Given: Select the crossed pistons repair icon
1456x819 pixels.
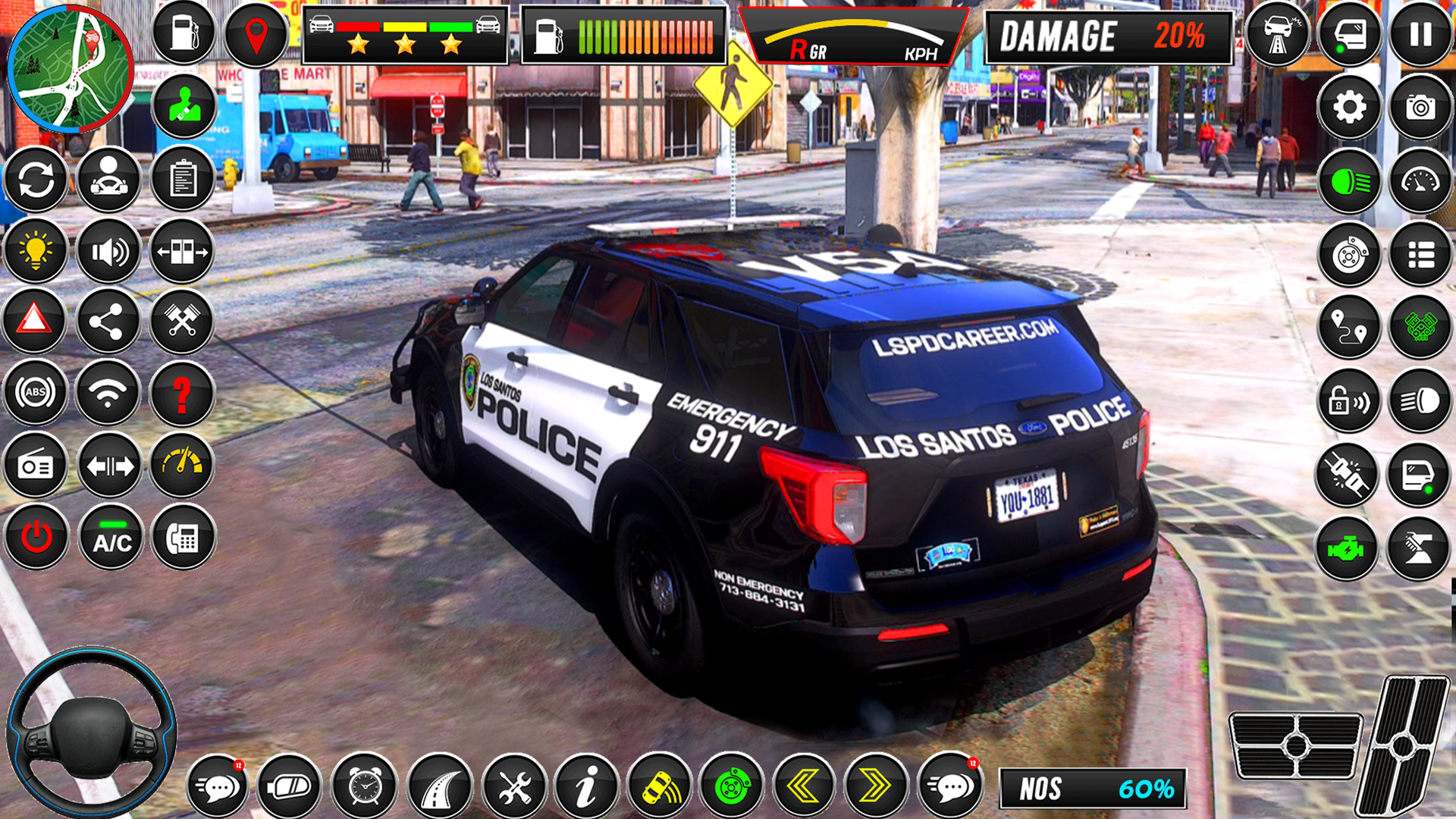Looking at the screenshot, I should pos(182,322).
